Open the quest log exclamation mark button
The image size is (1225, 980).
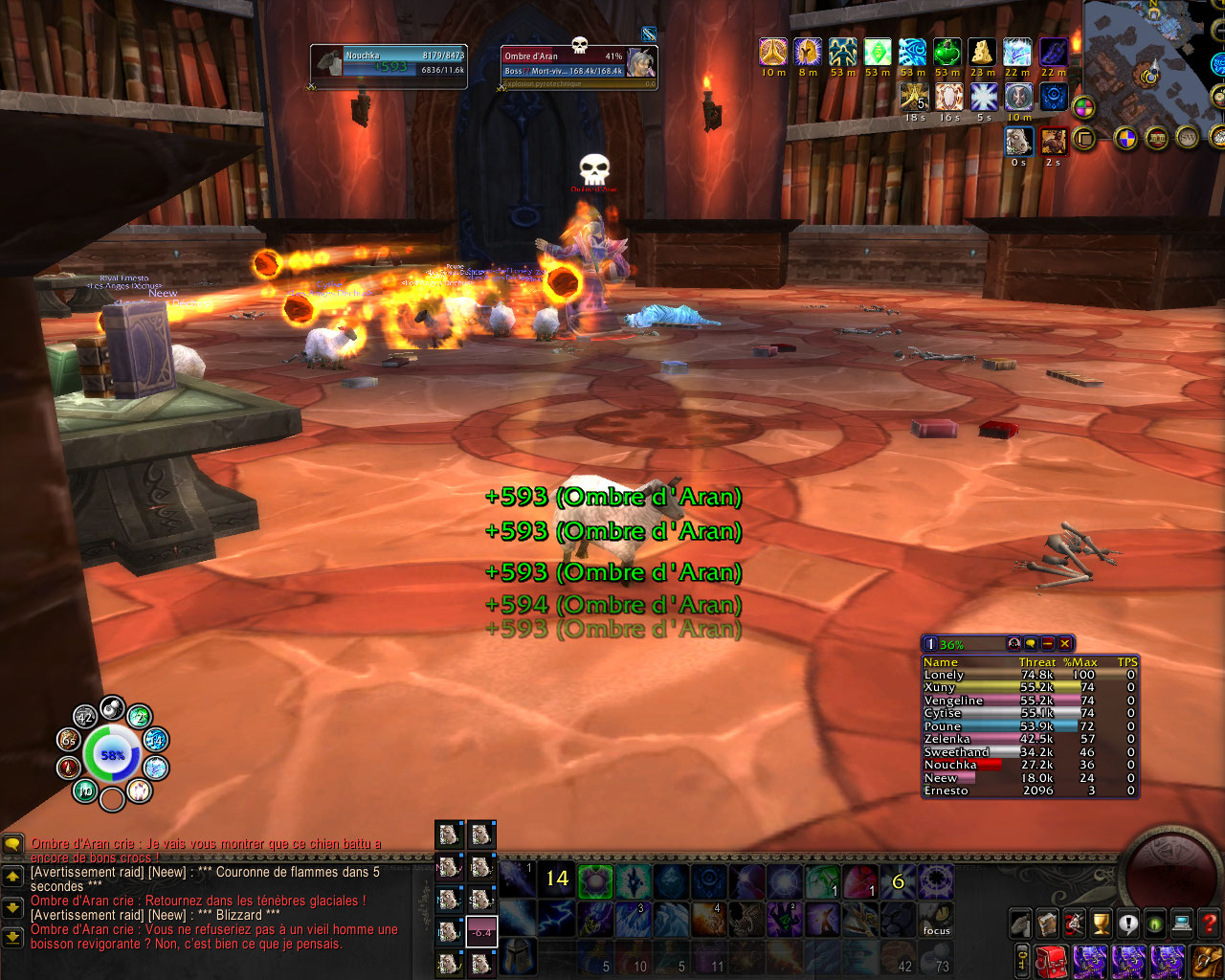[x=1128, y=924]
